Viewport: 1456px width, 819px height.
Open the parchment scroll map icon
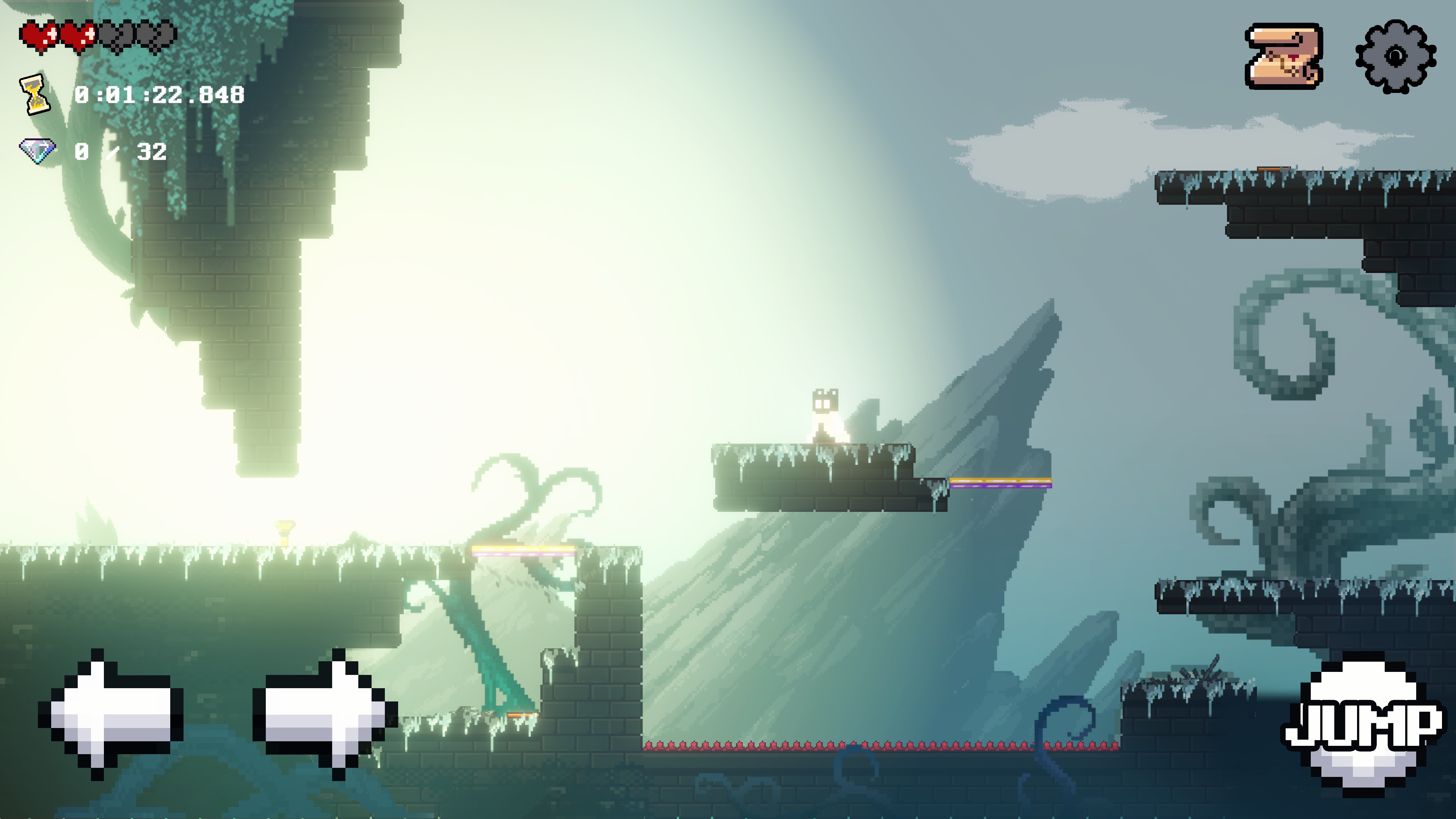pos(1283,56)
